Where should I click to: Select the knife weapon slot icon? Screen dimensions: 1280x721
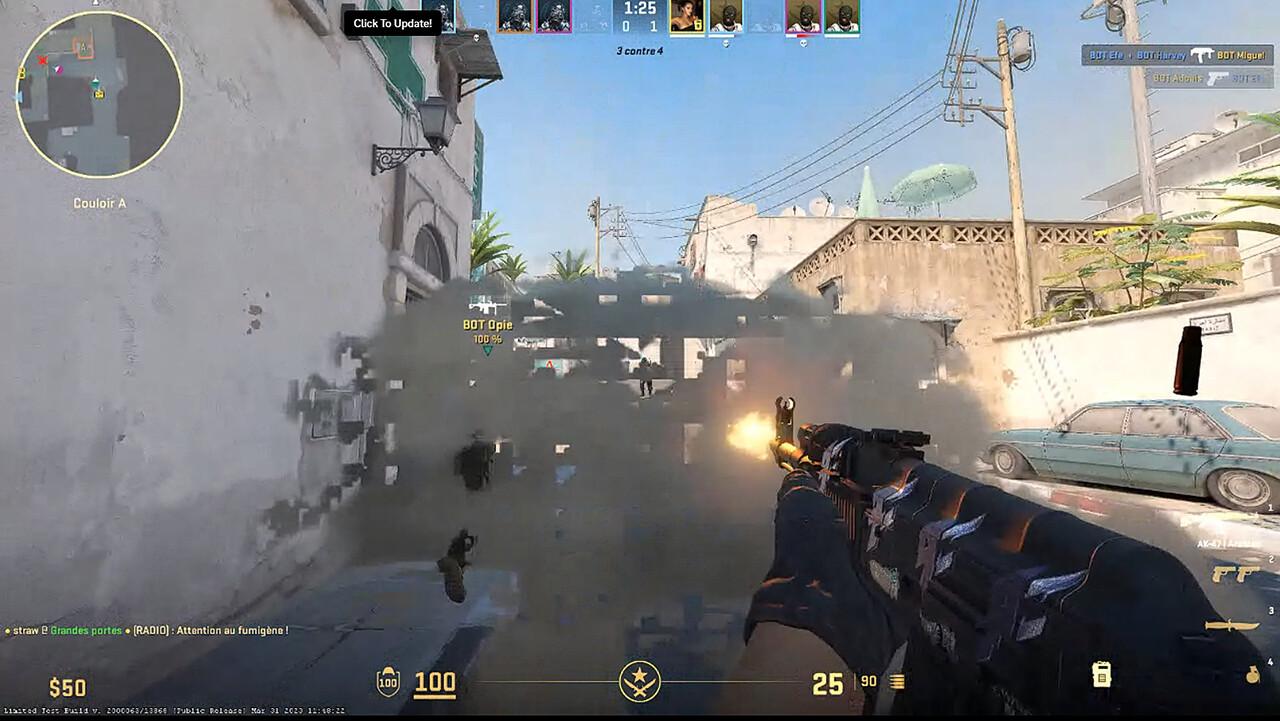point(1232,626)
